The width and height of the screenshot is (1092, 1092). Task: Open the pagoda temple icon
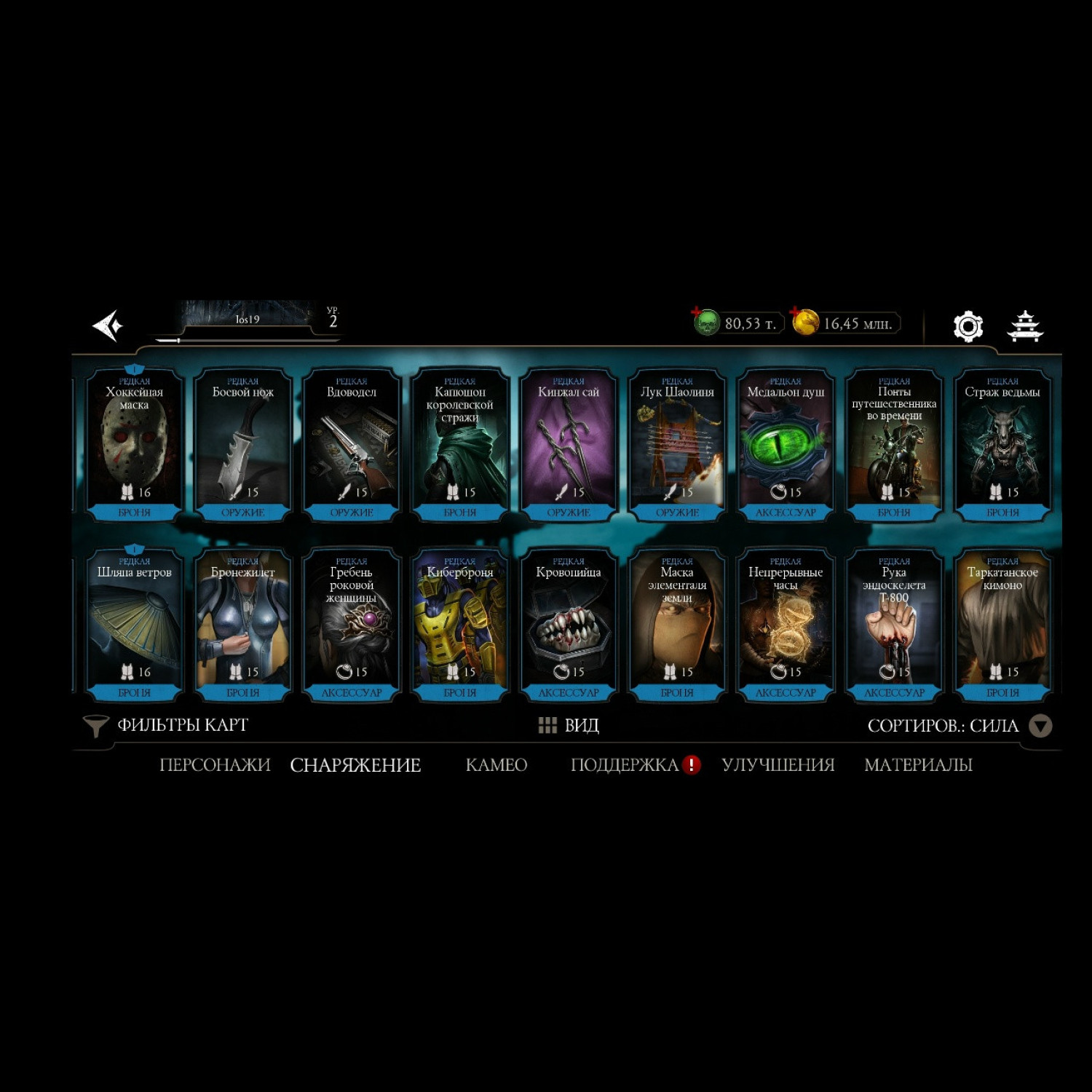(x=1025, y=326)
